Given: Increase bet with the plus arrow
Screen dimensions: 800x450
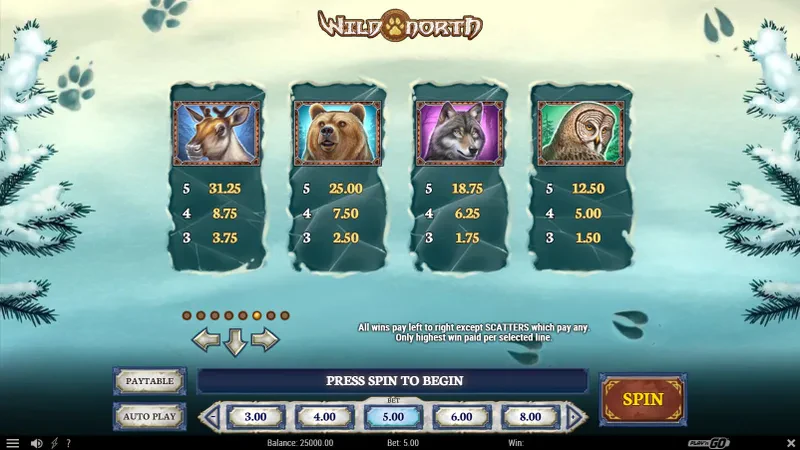Looking at the screenshot, I should pos(575,416).
